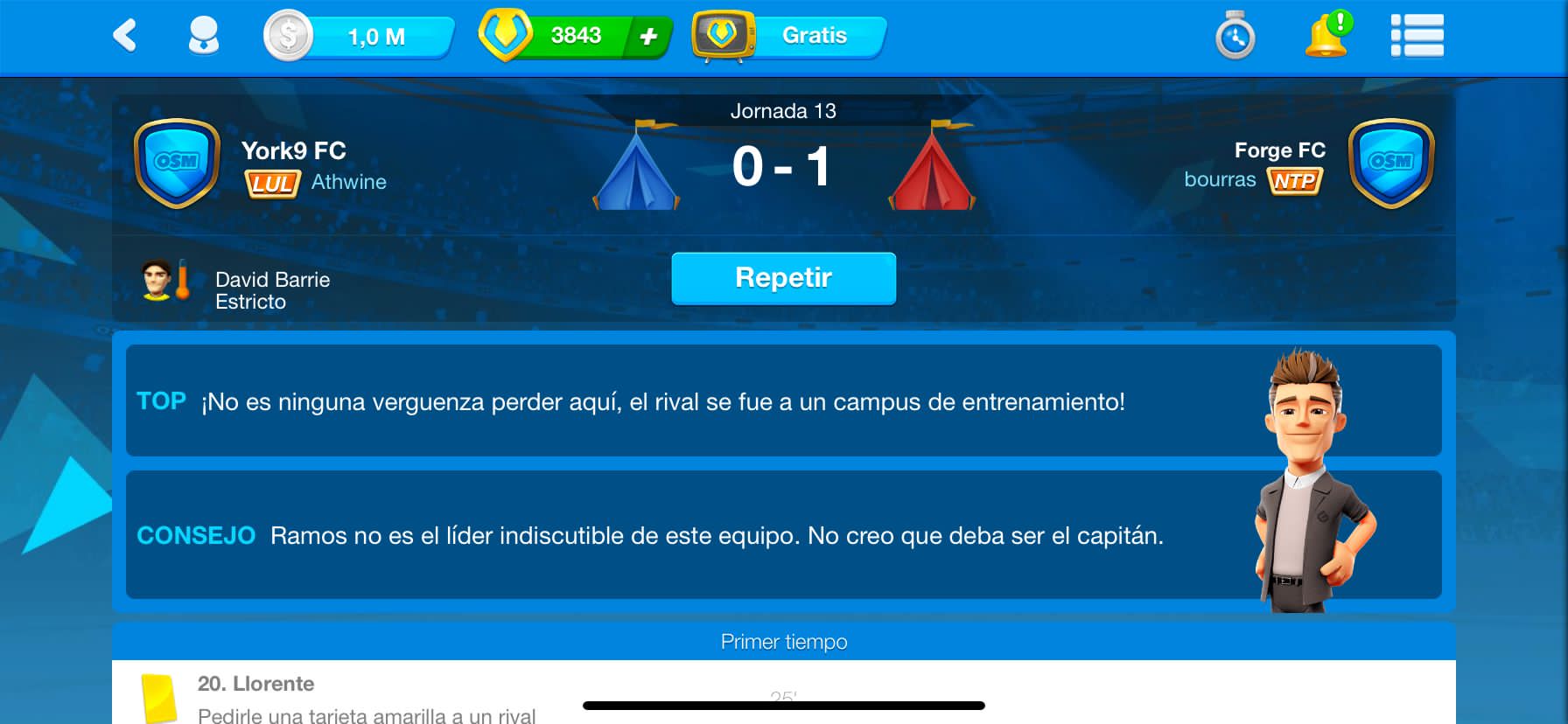Image resolution: width=1568 pixels, height=724 pixels.
Task: Go back with the white arrow
Action: (x=125, y=36)
